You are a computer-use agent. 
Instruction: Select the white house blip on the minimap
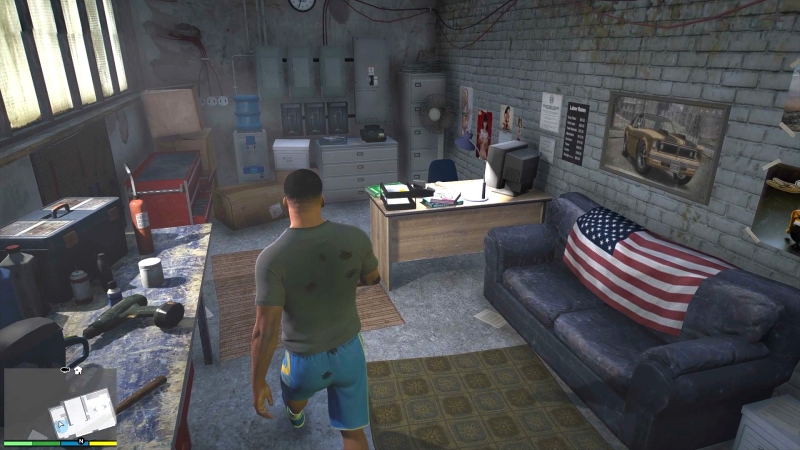pyautogui.click(x=77, y=369)
